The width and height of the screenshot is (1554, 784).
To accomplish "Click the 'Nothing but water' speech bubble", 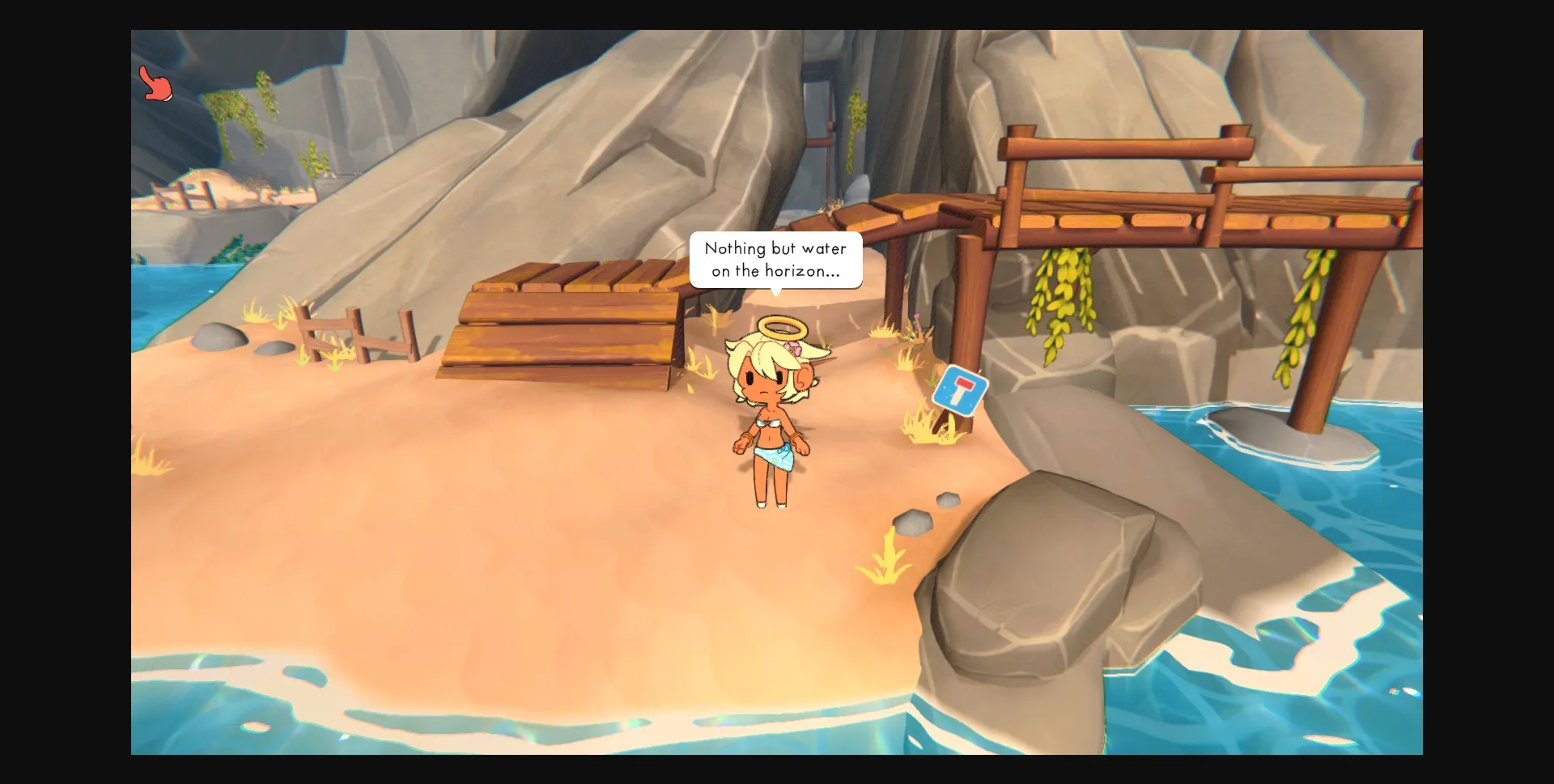I will [775, 261].
